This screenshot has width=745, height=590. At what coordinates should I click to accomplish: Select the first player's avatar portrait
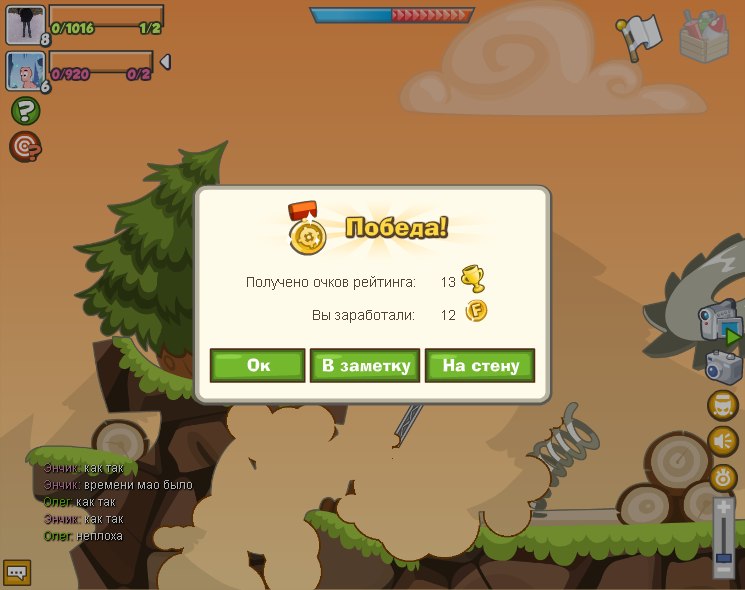[x=24, y=24]
